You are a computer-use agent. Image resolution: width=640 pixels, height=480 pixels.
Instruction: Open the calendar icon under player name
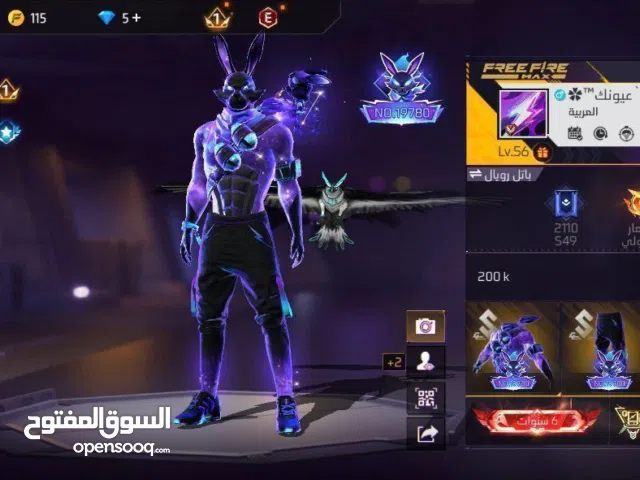[x=575, y=133]
